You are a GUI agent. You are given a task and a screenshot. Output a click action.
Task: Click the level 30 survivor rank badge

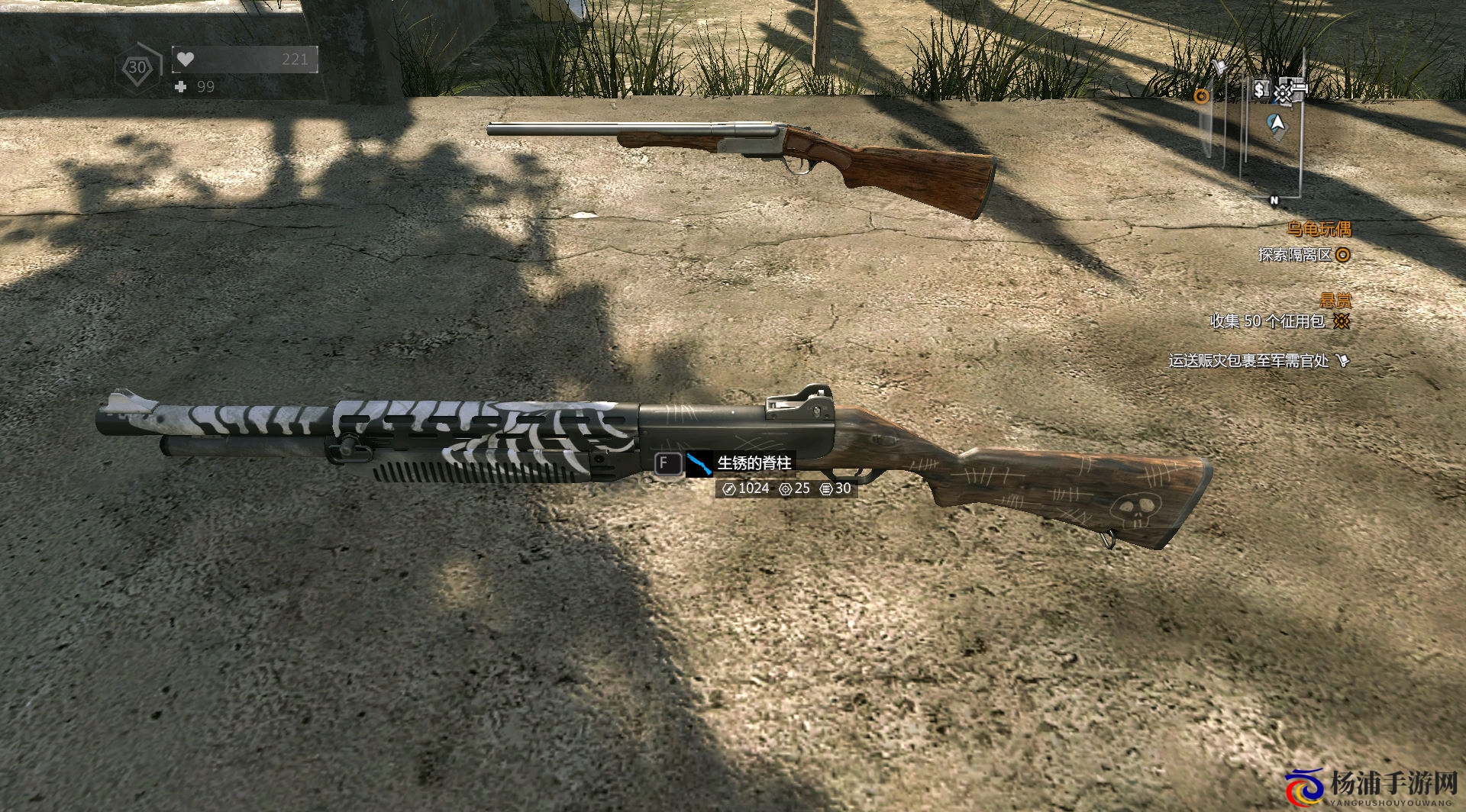tap(137, 67)
